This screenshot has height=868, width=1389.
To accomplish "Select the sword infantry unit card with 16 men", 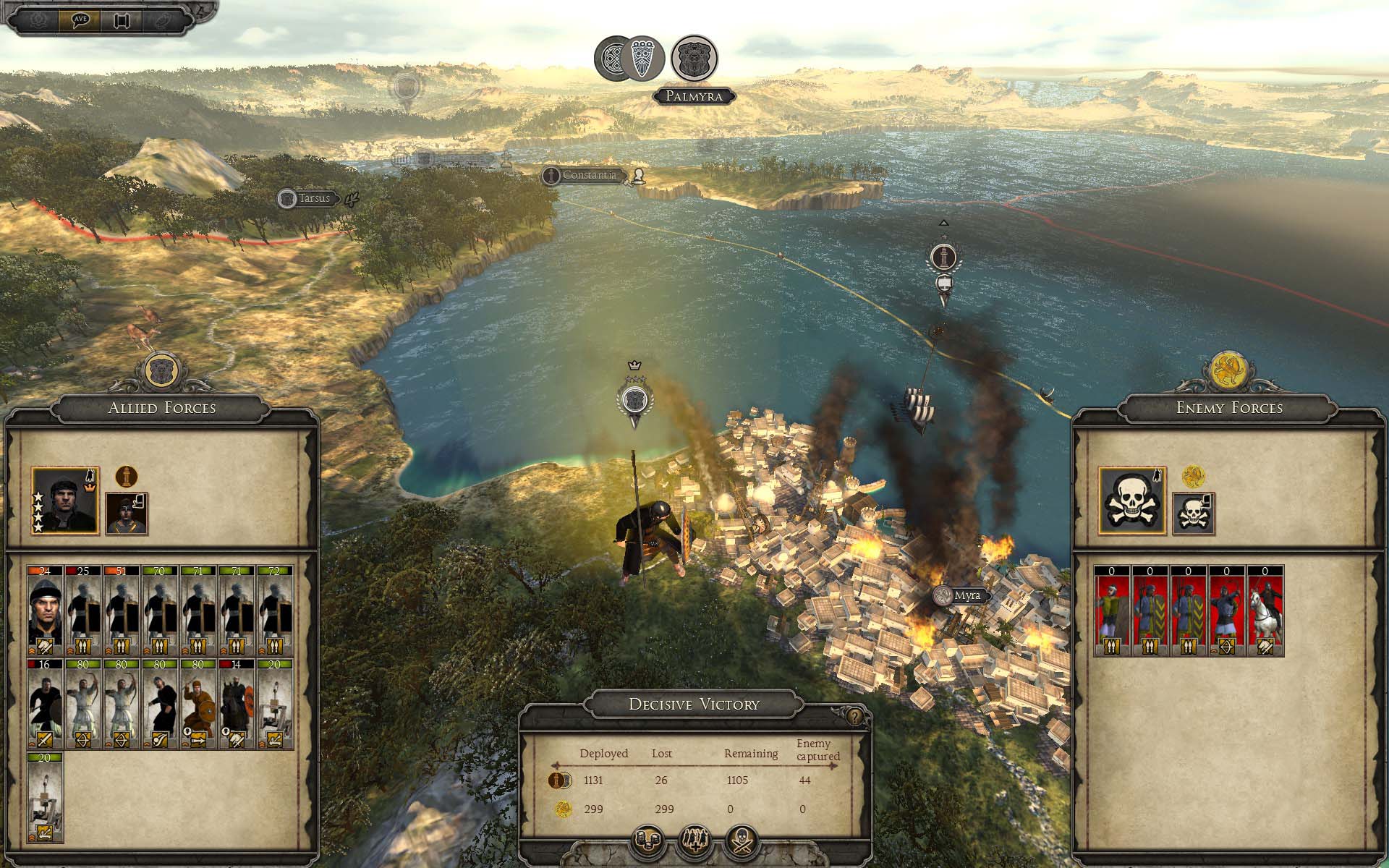I will [x=45, y=704].
